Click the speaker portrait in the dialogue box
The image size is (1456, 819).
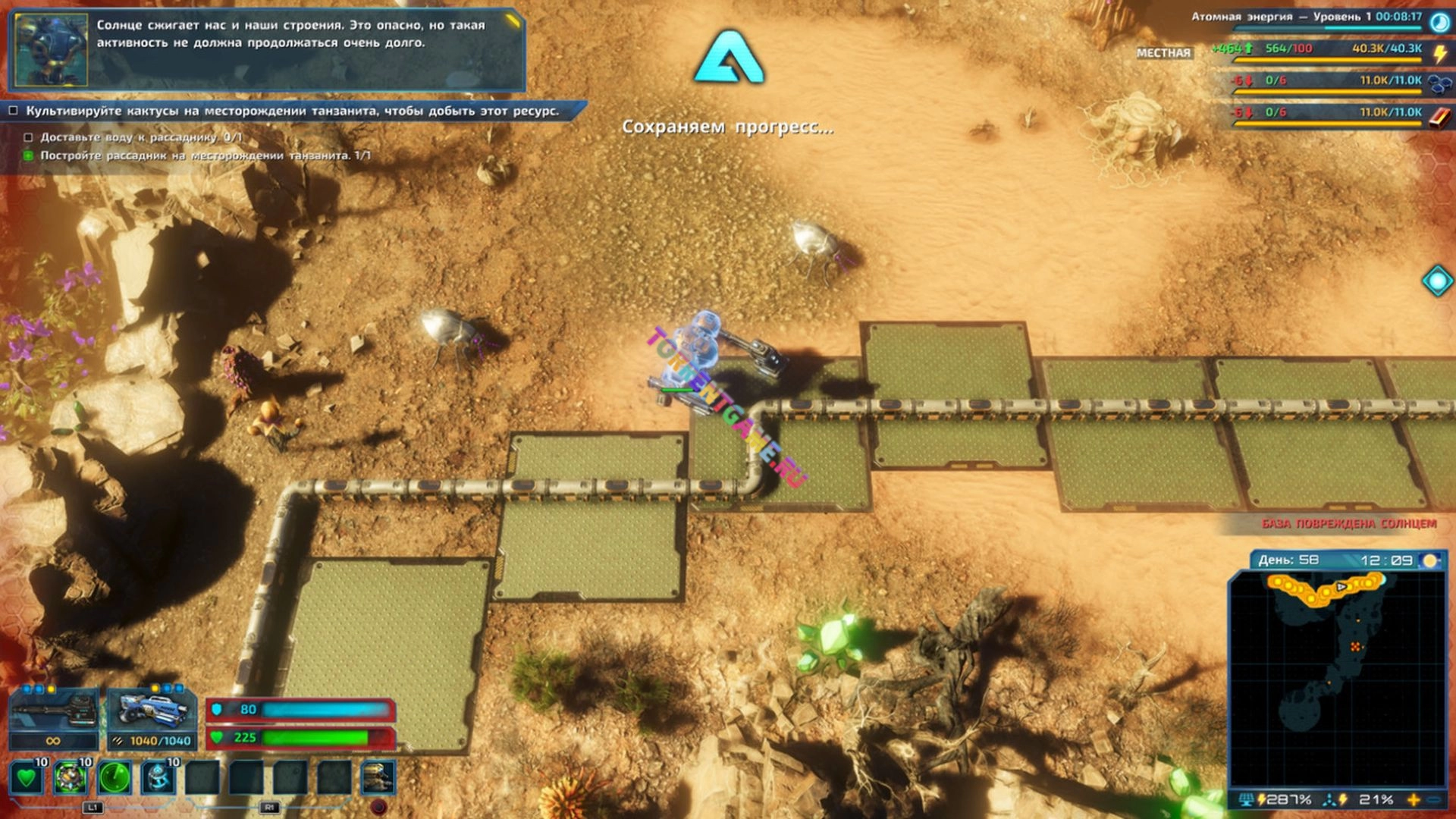(52, 49)
